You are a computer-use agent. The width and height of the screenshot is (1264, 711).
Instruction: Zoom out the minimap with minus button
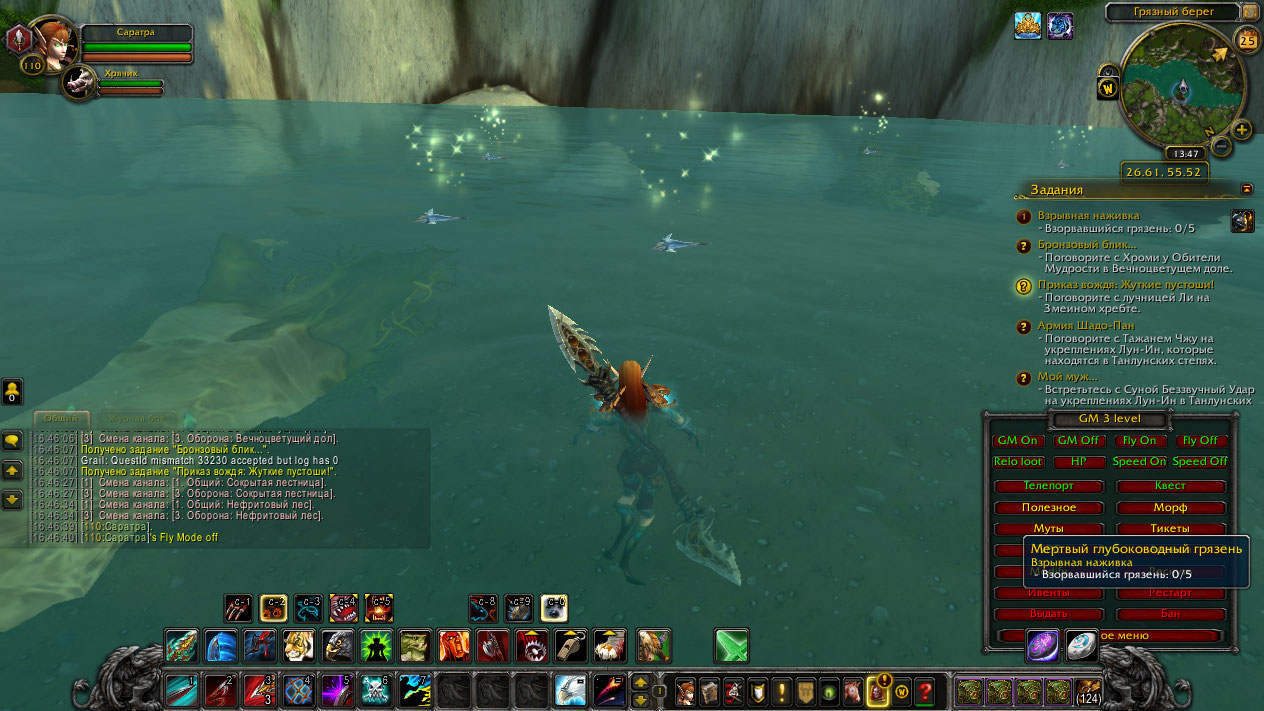tap(1221, 146)
